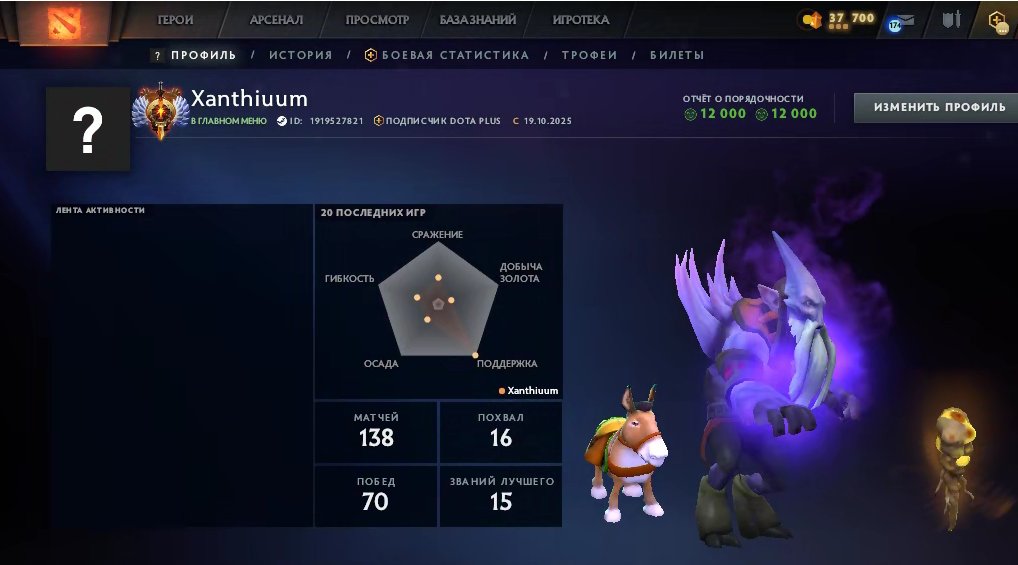Viewport: 1018px width, 565px height.
Task: Go to the АРСЕНАЛ section
Action: coord(276,20)
